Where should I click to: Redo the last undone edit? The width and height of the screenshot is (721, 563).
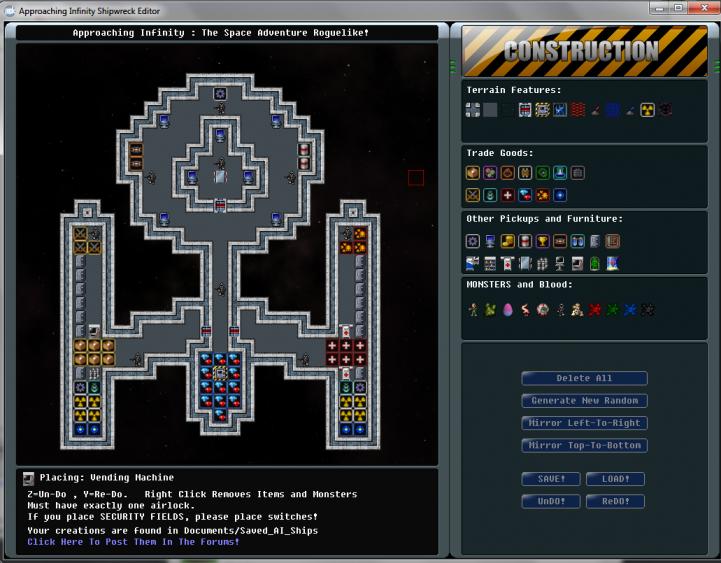click(615, 501)
